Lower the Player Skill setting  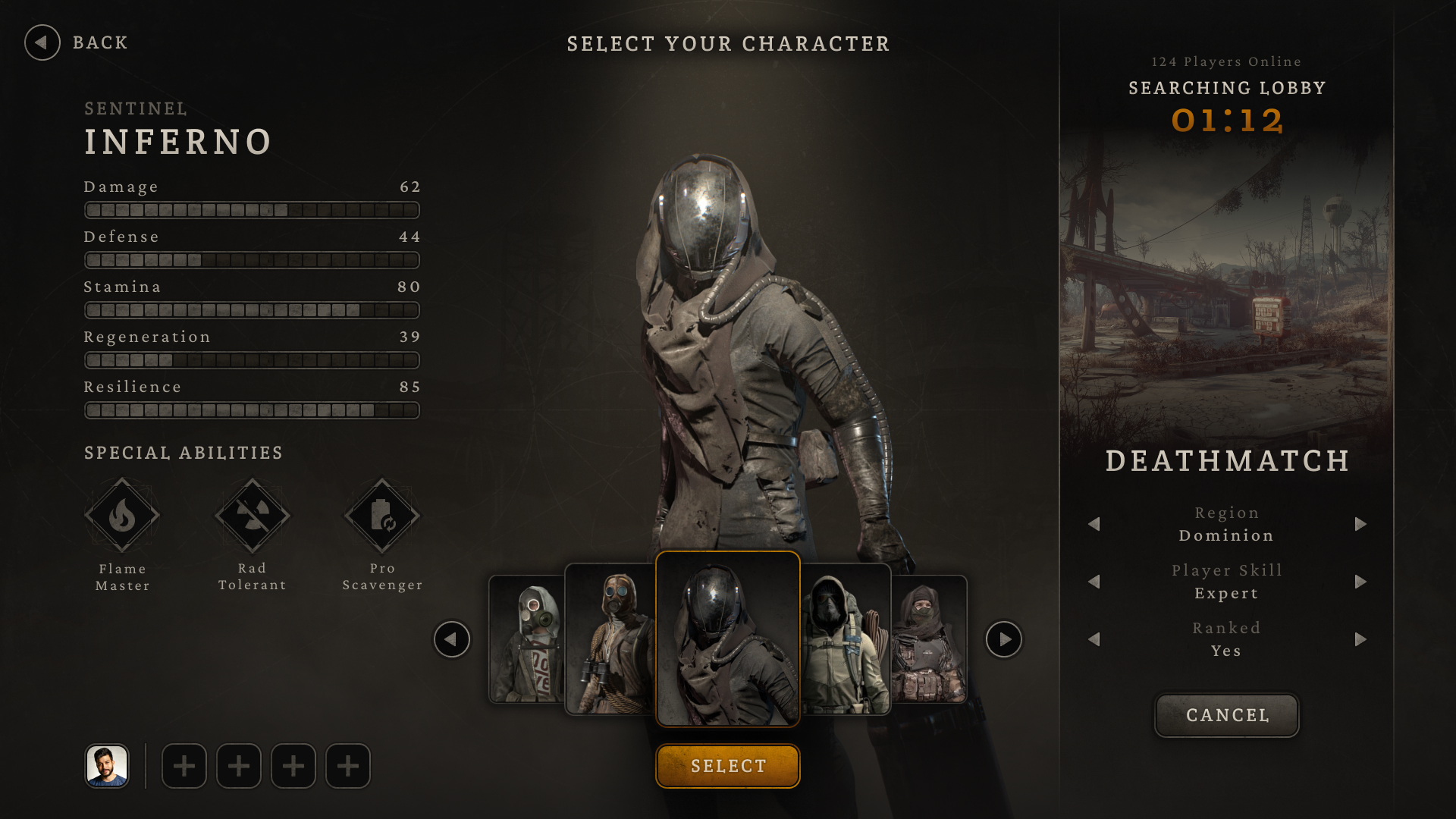[x=1094, y=582]
